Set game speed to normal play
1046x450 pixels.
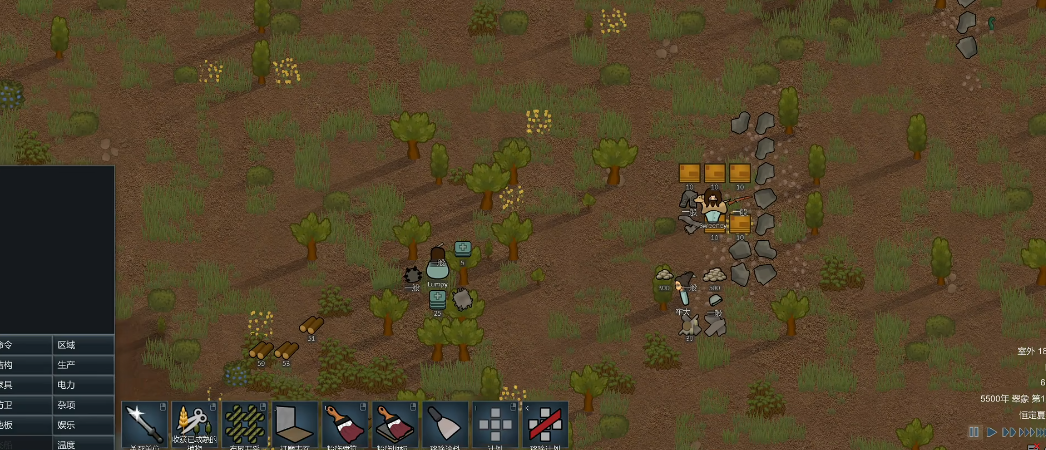[992, 432]
